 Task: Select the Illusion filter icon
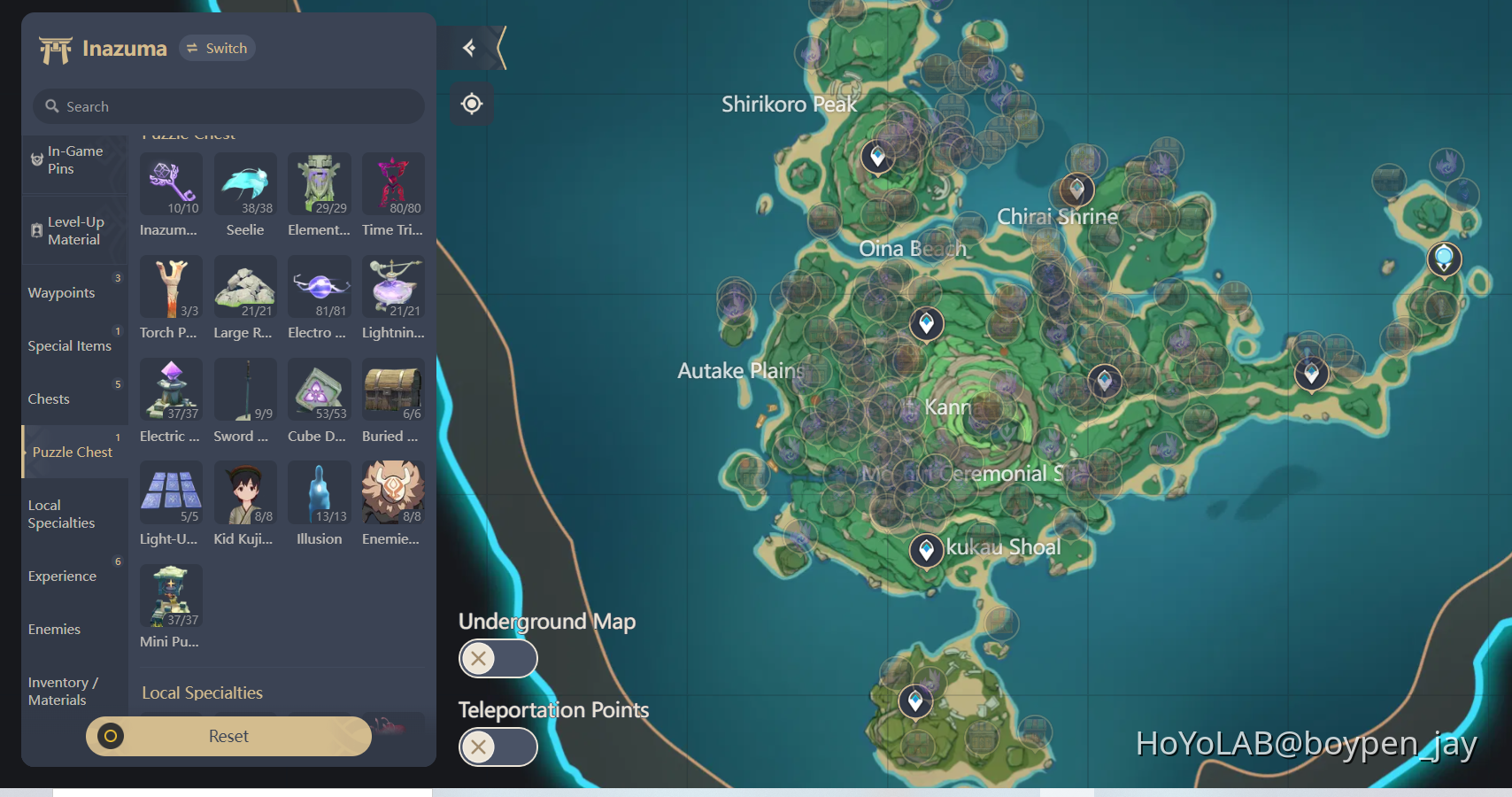pos(319,494)
